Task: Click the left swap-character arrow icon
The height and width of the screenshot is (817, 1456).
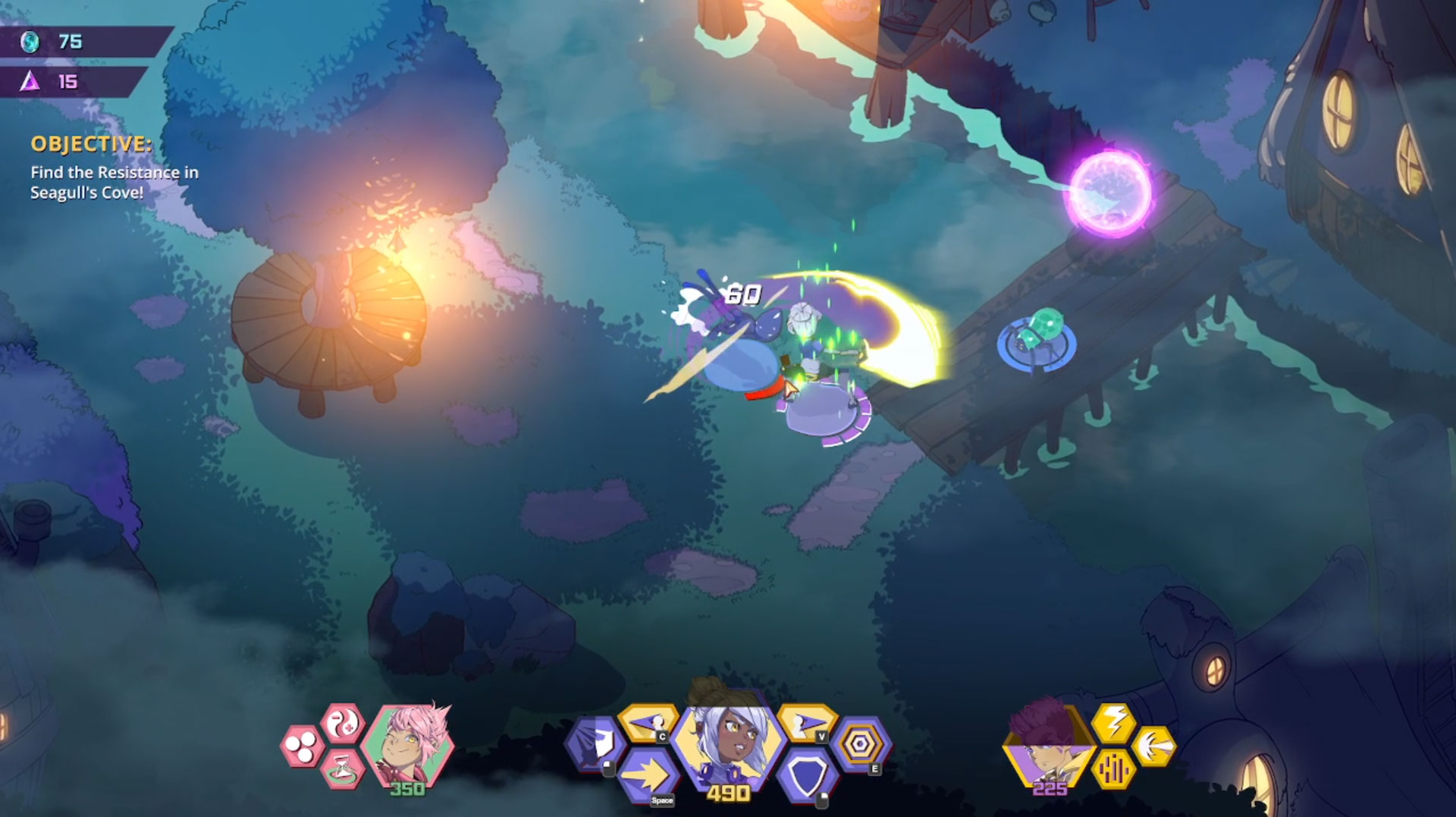Action: point(647,723)
